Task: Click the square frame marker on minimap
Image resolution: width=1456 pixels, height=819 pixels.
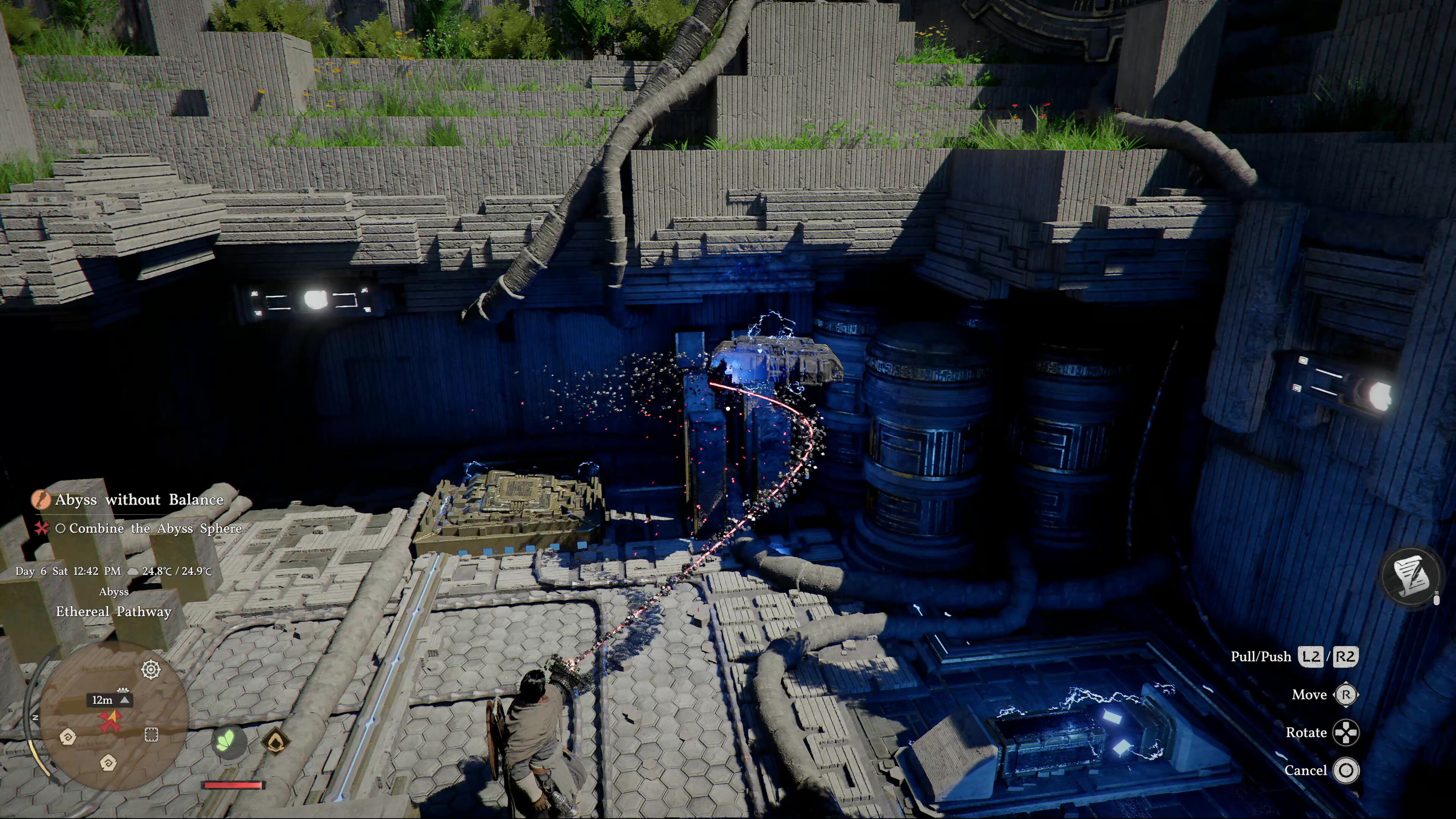Action: pos(151,734)
